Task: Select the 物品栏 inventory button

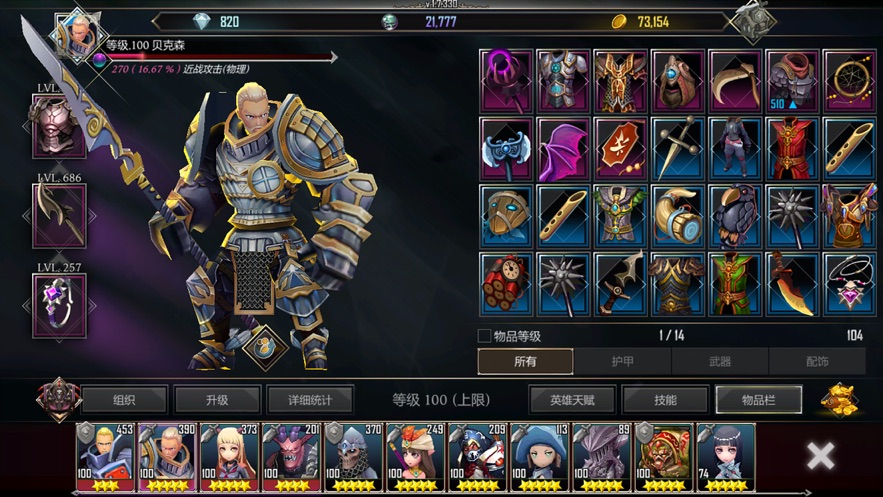Action: click(758, 400)
